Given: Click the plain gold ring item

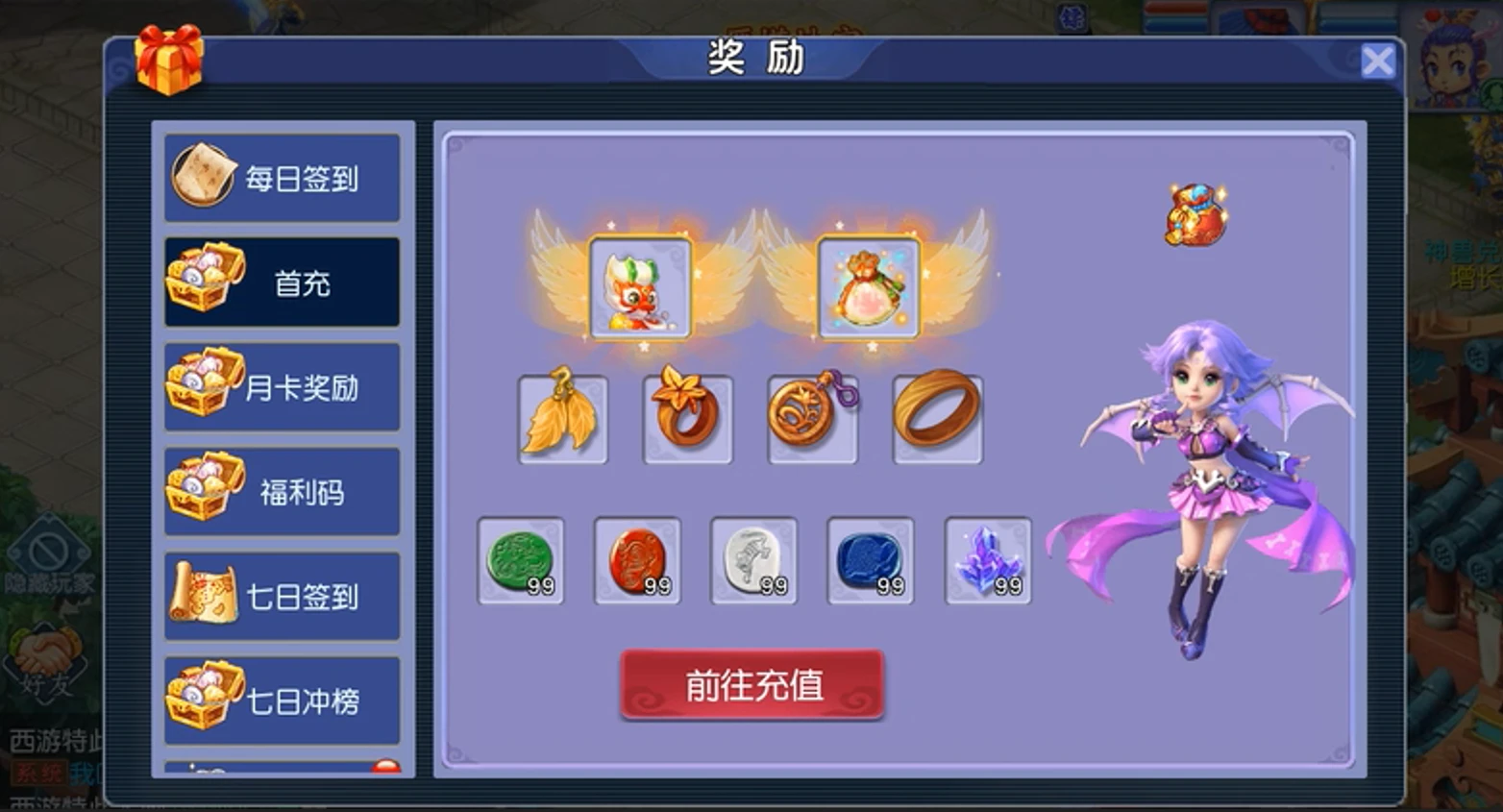Looking at the screenshot, I should 937,418.
